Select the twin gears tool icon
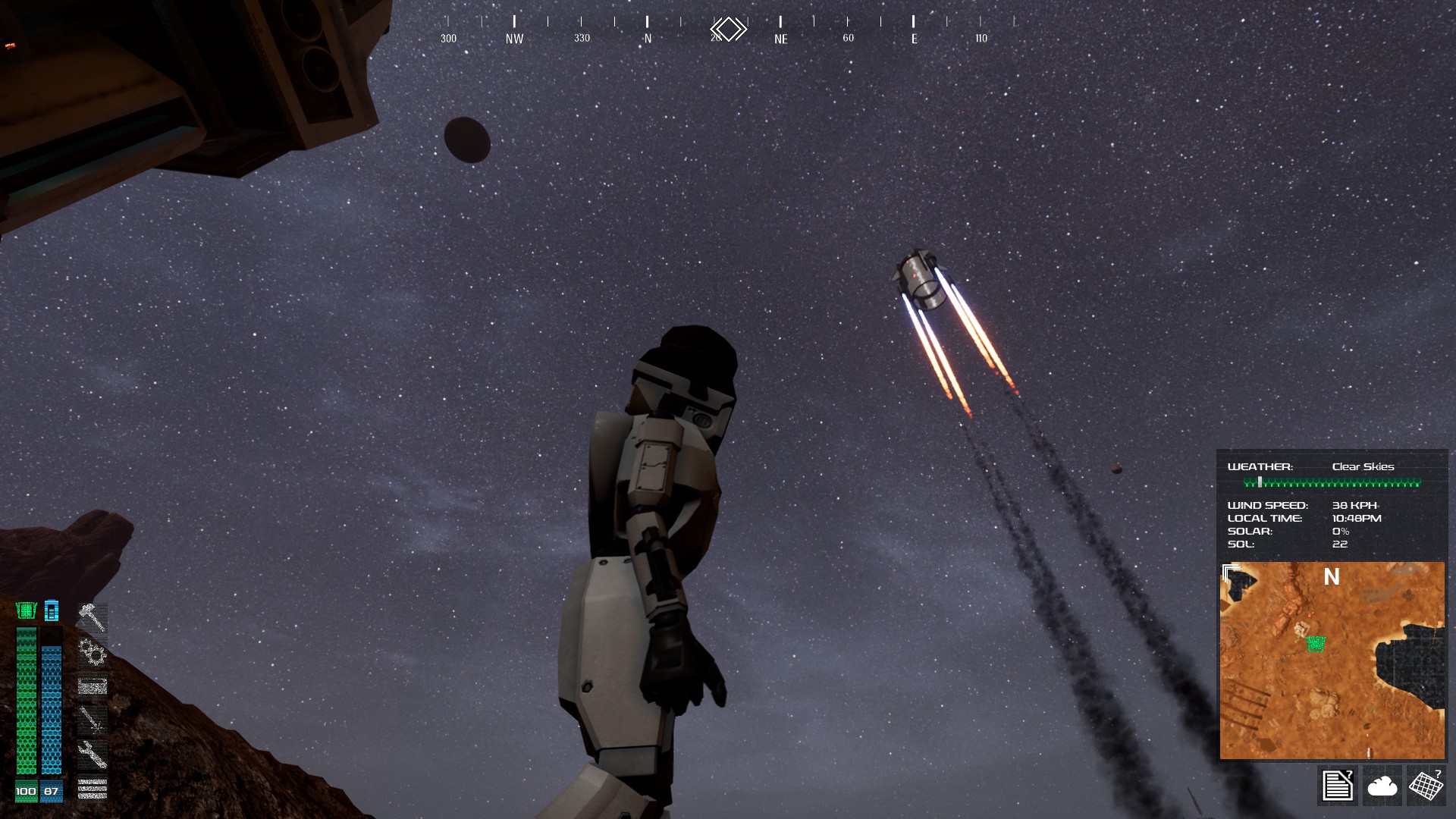Image resolution: width=1456 pixels, height=819 pixels. pos(92,651)
